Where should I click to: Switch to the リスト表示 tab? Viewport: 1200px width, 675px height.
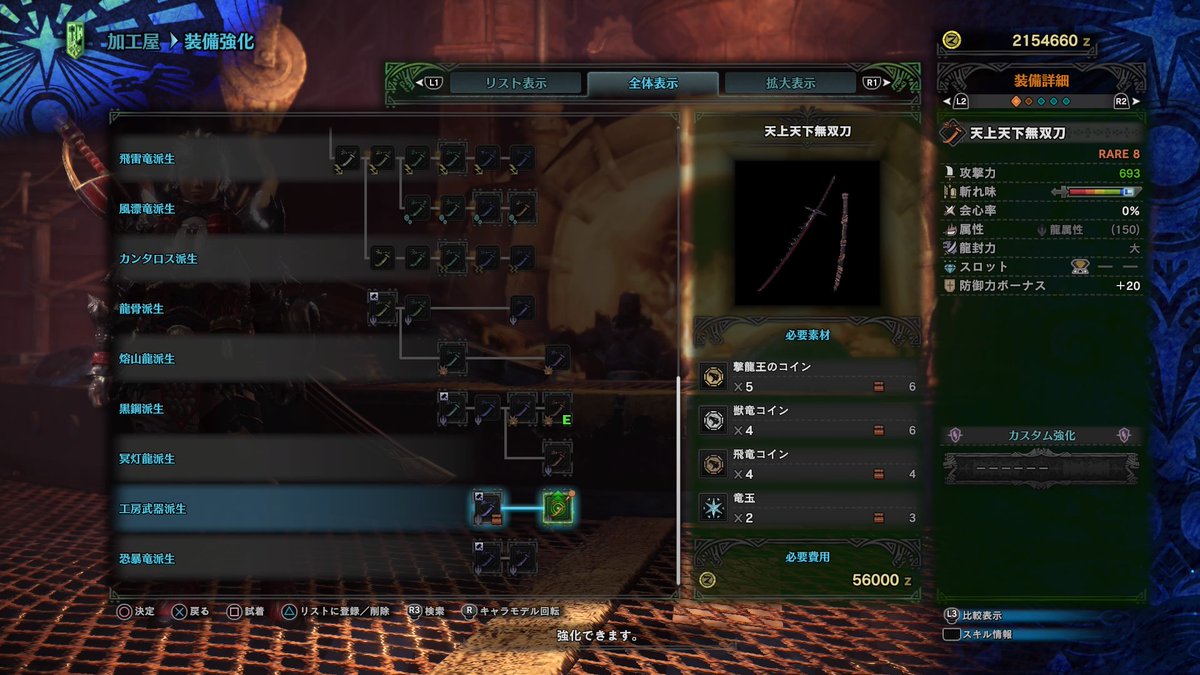pos(516,83)
